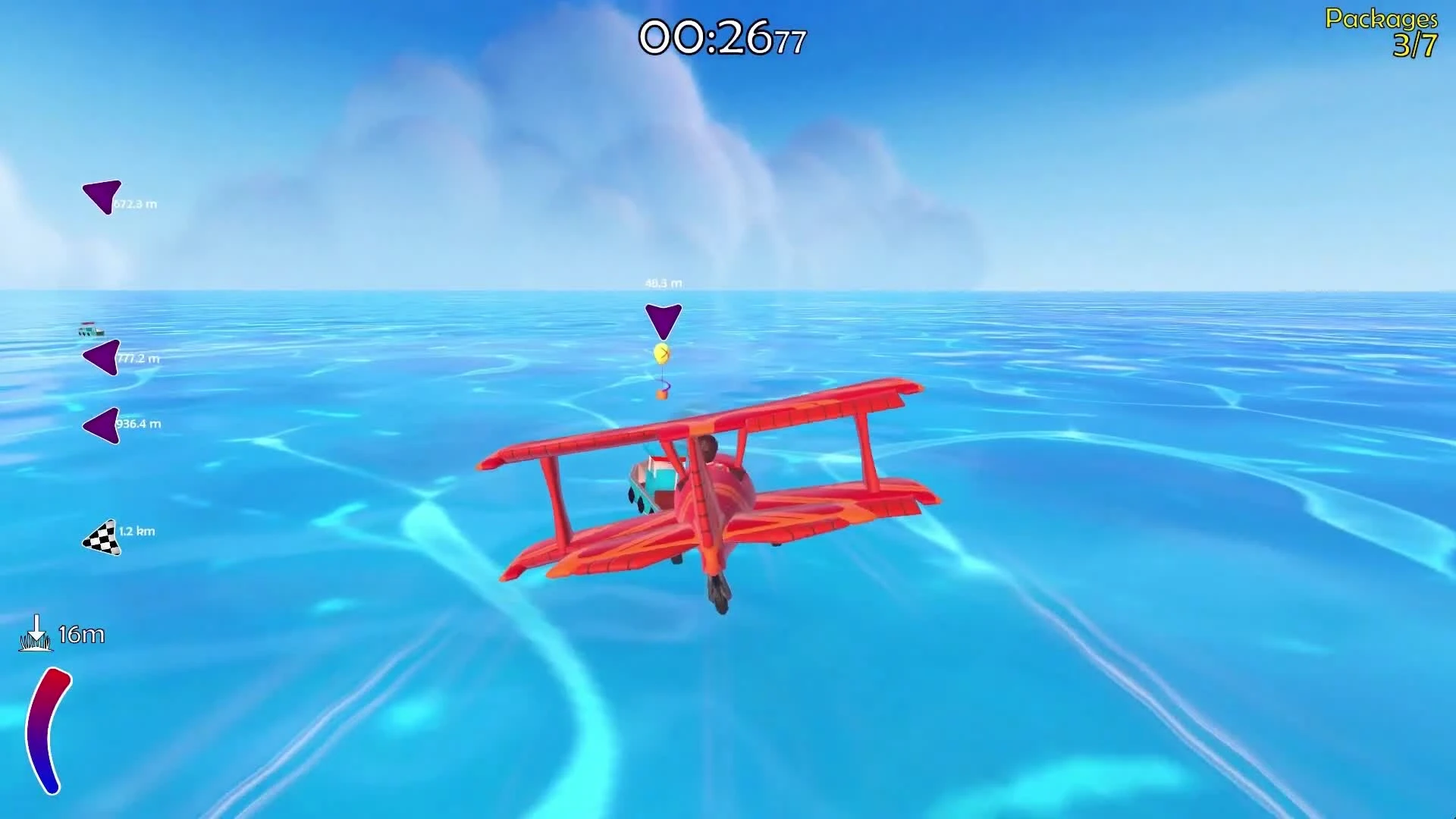
Task: Select the 777.2 m waypoint arrow
Action: coord(99,356)
